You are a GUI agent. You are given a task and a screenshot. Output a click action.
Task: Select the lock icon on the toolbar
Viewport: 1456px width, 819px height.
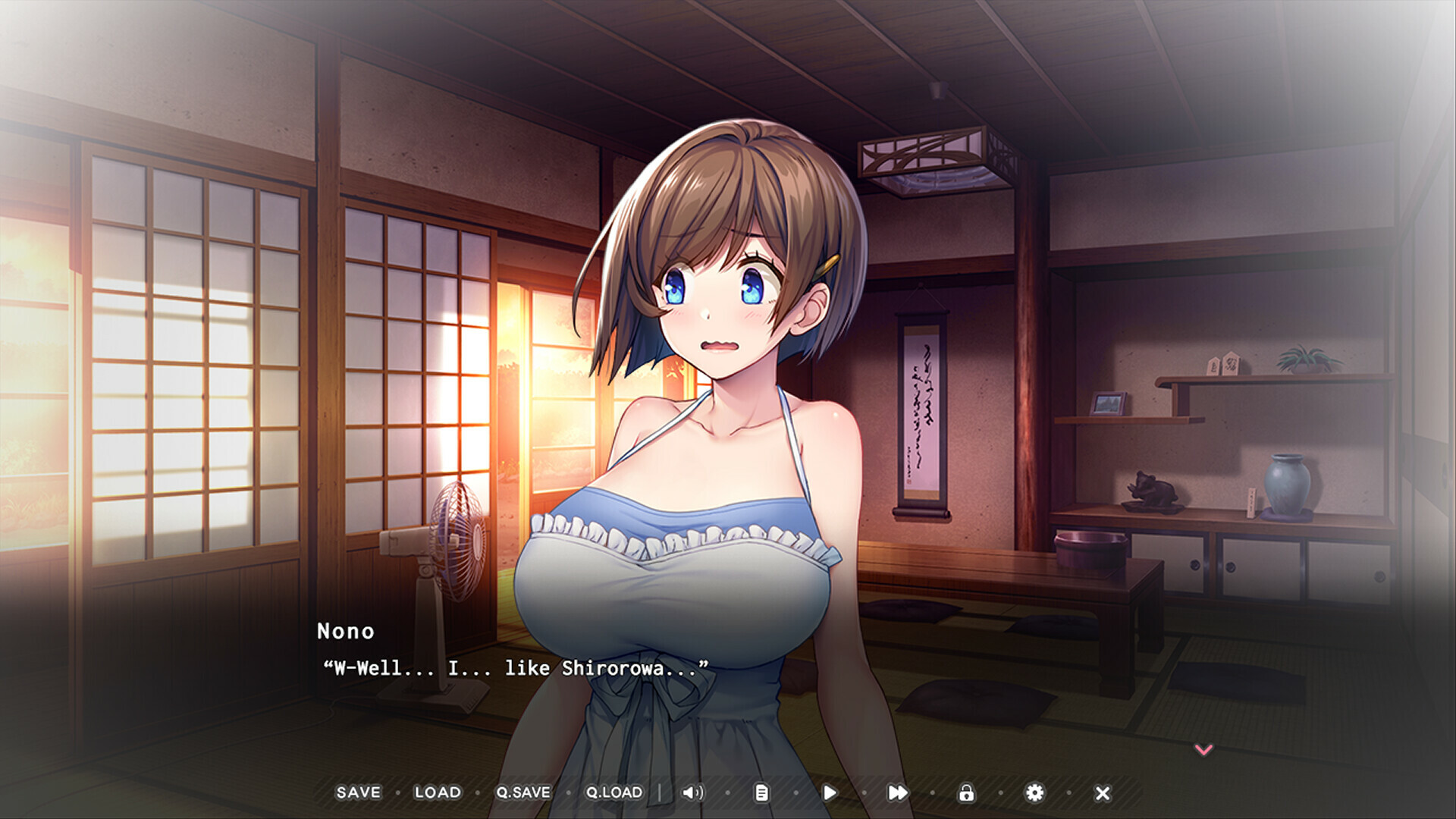tap(966, 792)
